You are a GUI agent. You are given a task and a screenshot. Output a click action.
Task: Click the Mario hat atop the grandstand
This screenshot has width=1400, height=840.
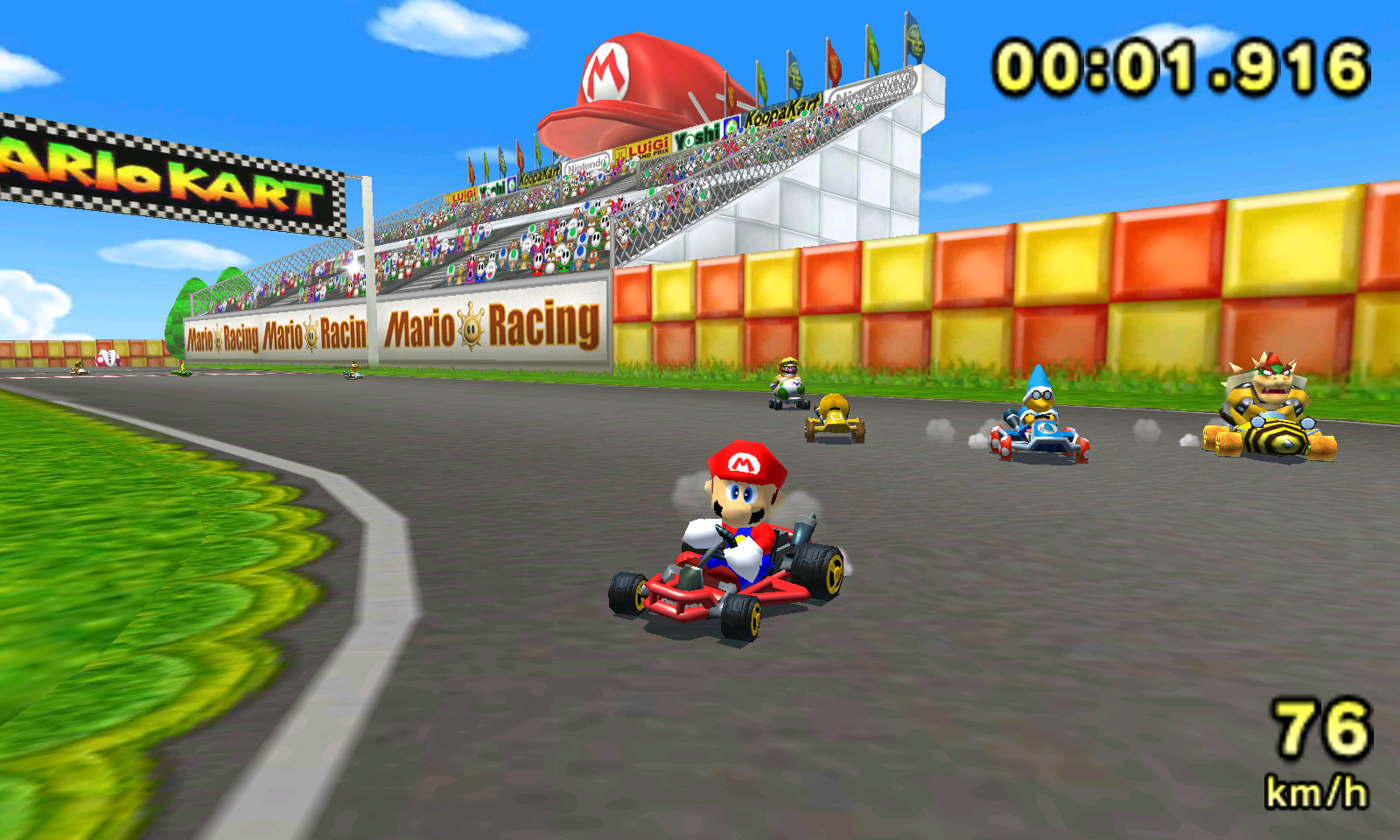(x=626, y=84)
